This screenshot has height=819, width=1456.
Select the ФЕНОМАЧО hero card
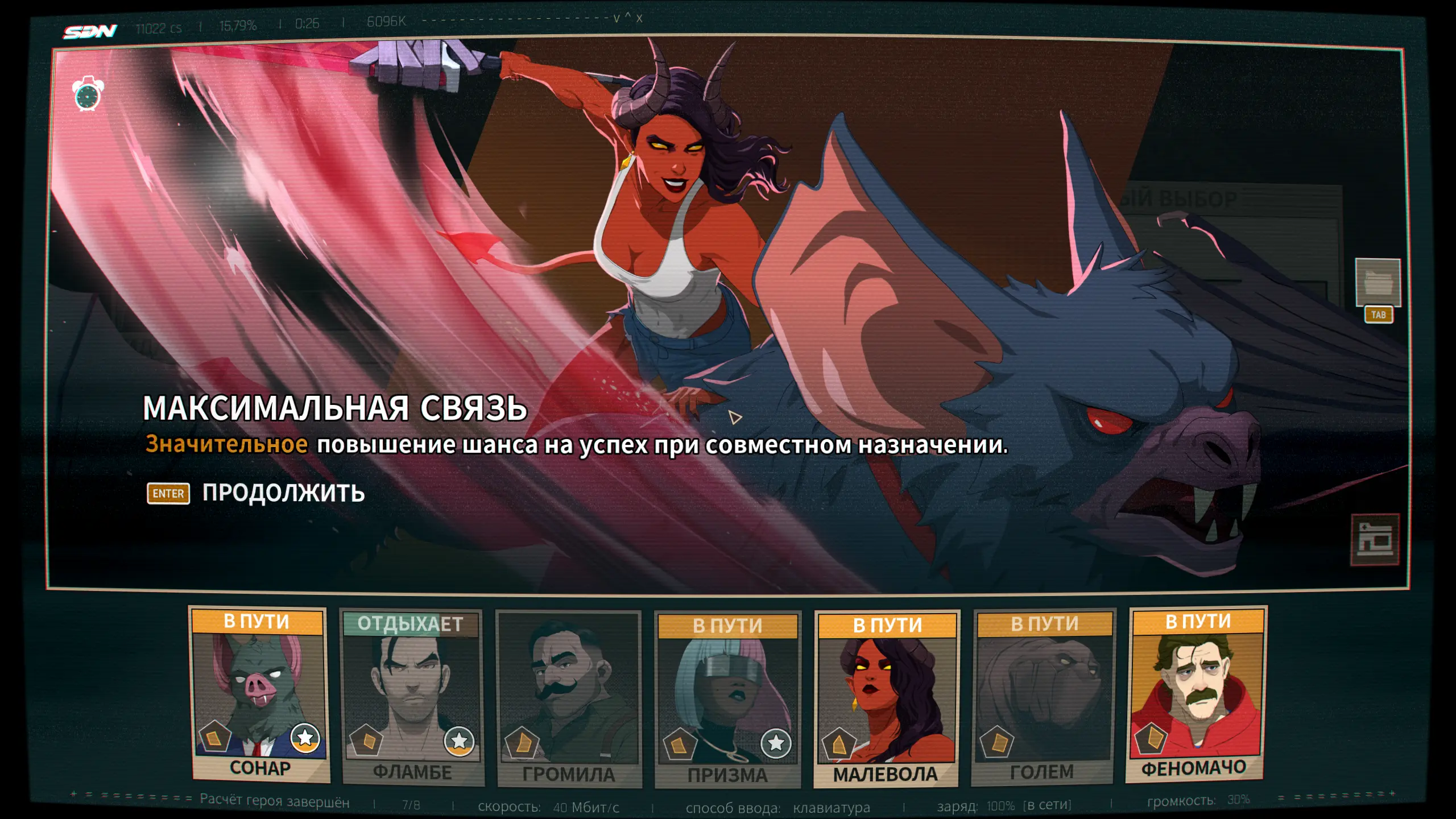[1197, 695]
